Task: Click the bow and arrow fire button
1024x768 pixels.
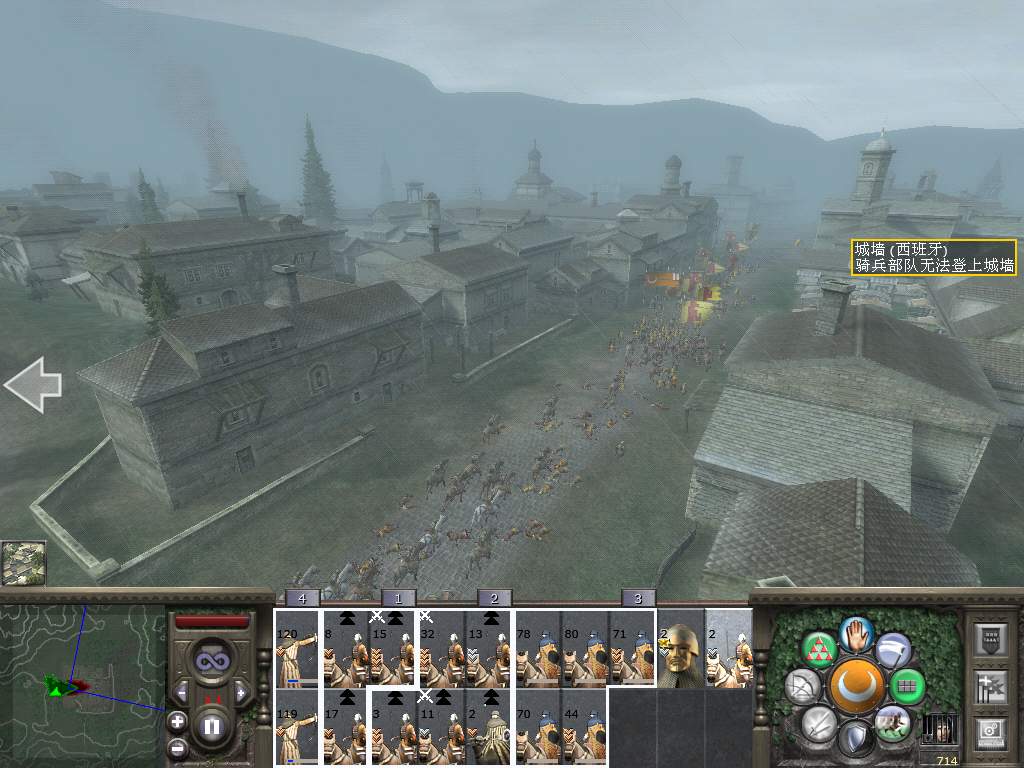Action: point(802,687)
